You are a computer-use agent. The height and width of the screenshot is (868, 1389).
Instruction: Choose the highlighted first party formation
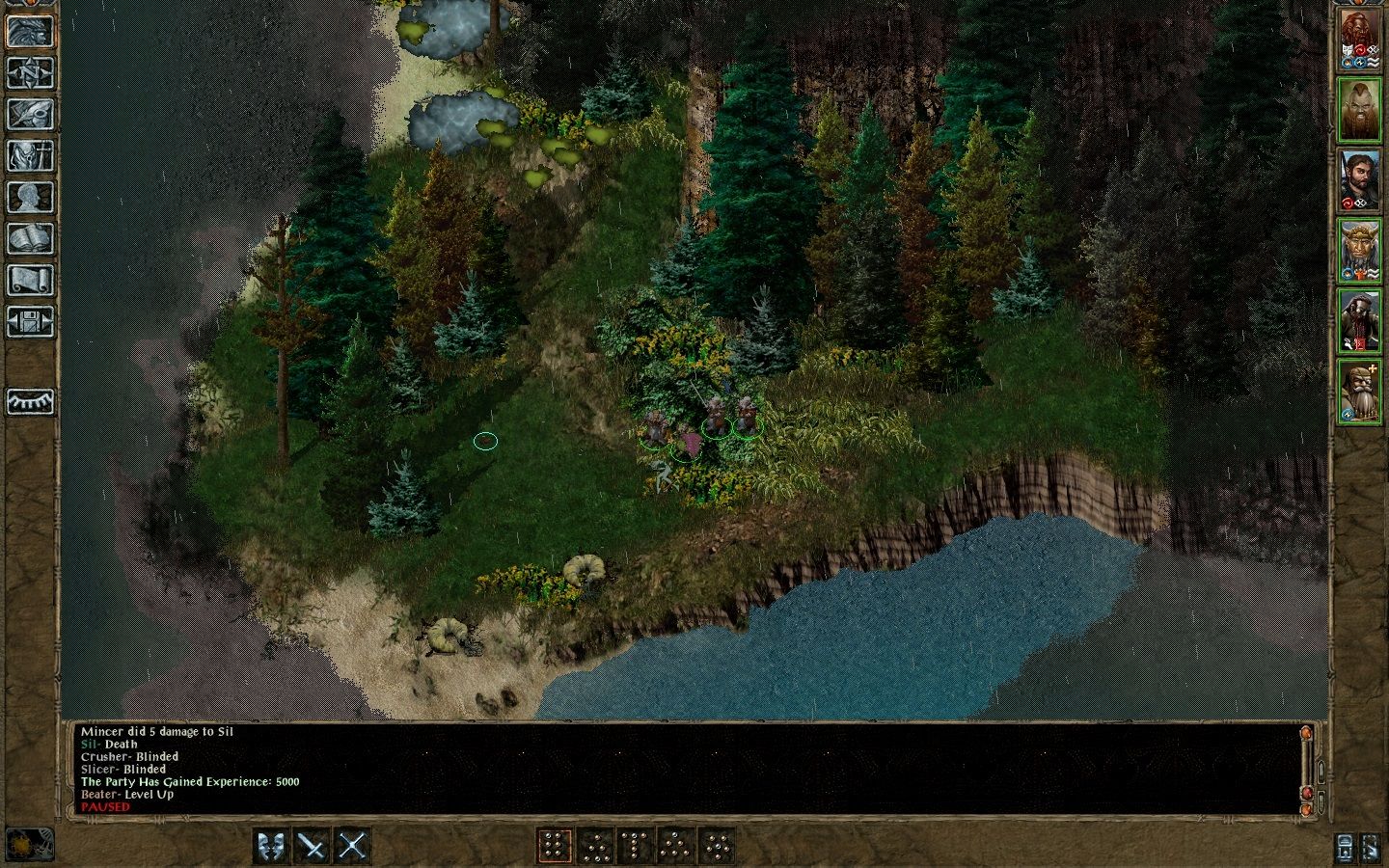pyautogui.click(x=554, y=846)
